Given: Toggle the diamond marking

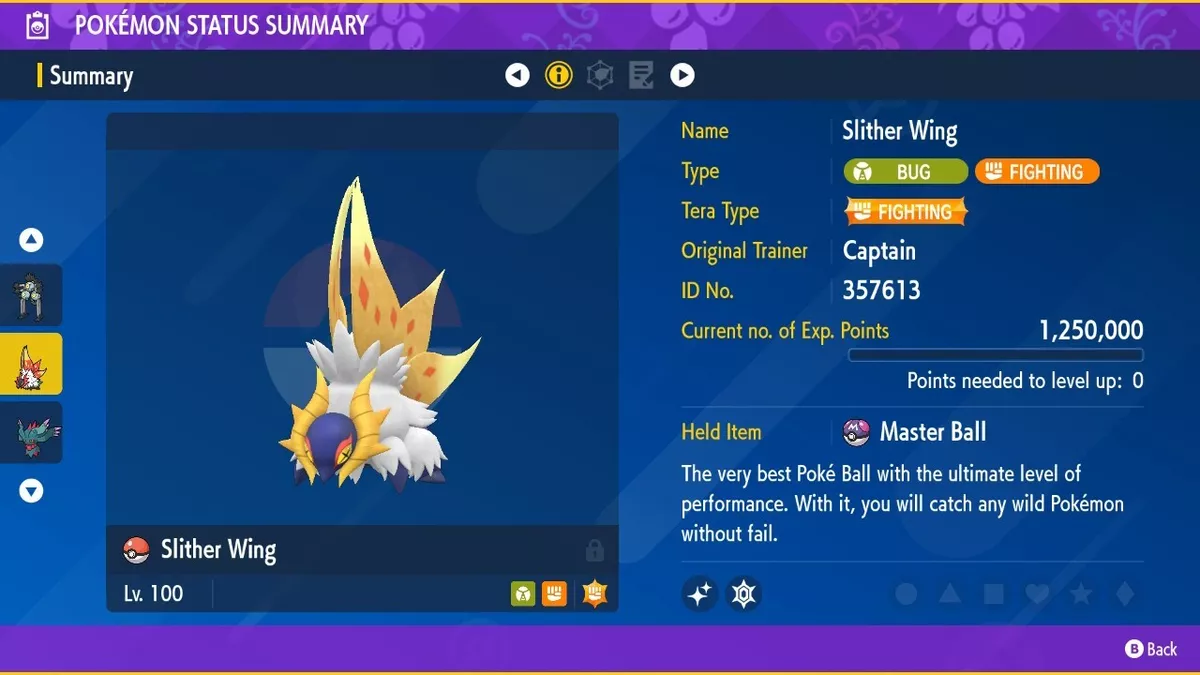Looking at the screenshot, I should [1125, 594].
